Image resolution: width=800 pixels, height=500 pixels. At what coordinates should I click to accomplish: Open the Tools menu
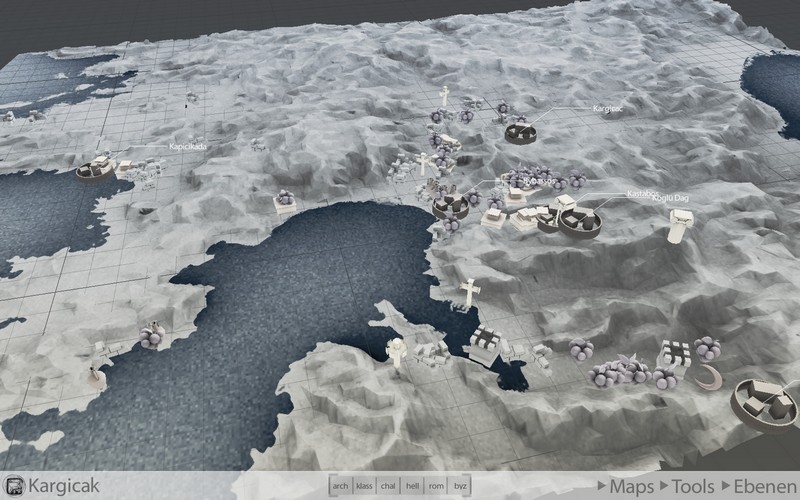[x=692, y=487]
